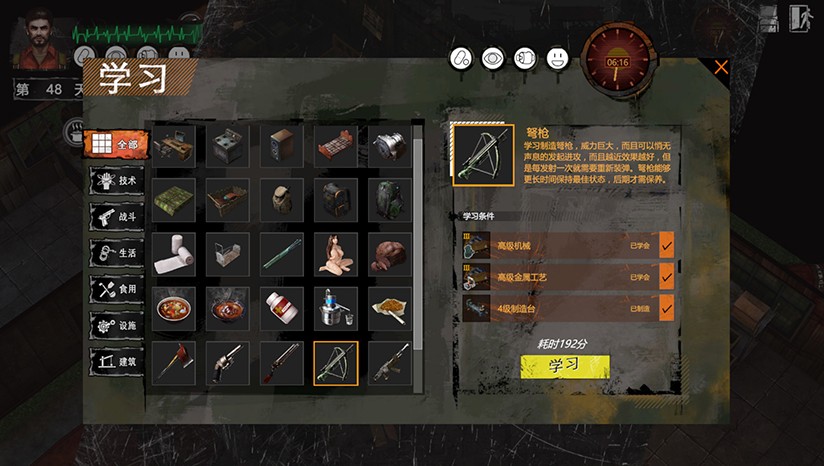824x466 pixels.
Task: Choose the 食用 food tab
Action: (116, 289)
